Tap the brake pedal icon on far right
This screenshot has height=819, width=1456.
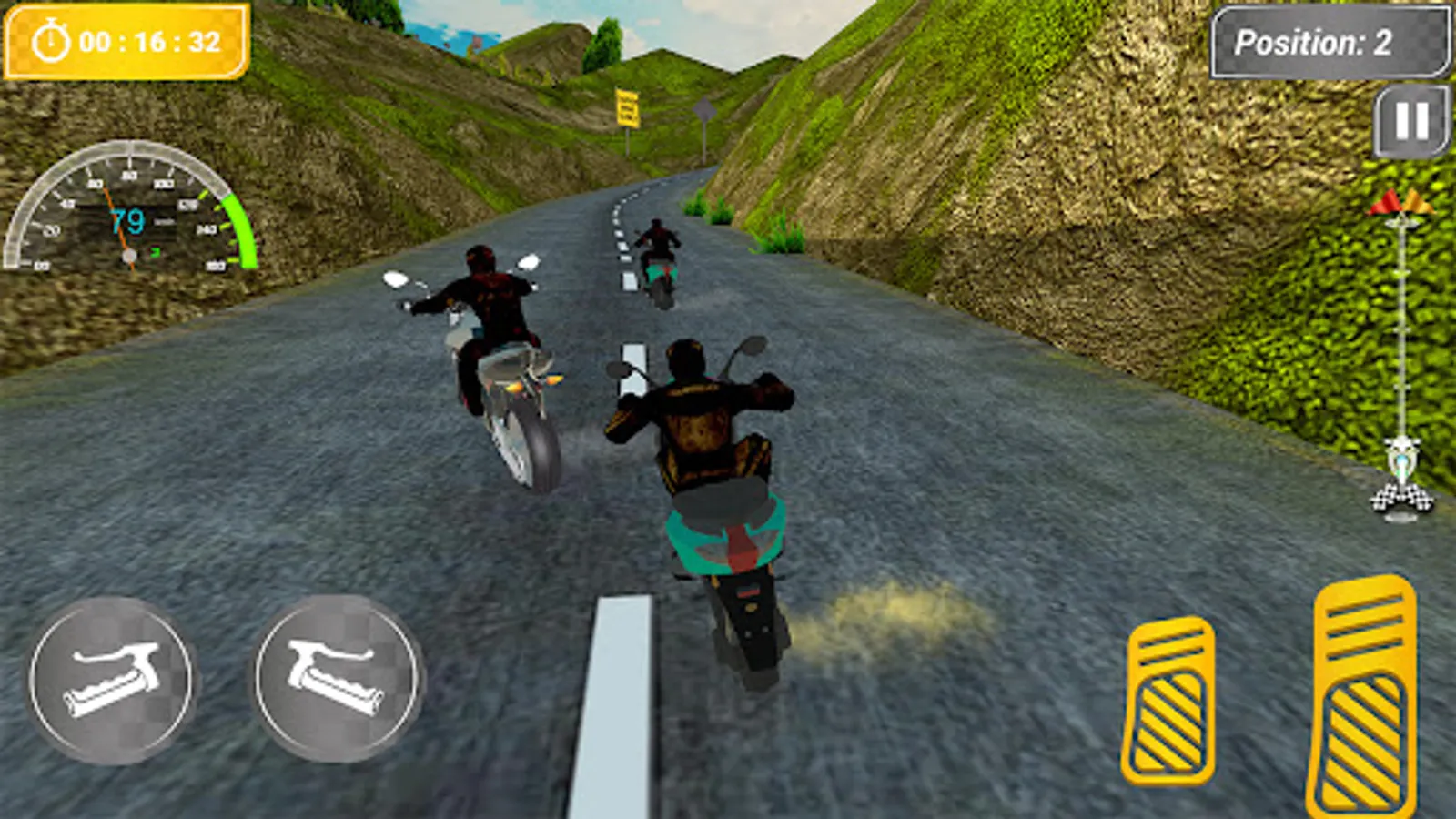(x=1365, y=696)
